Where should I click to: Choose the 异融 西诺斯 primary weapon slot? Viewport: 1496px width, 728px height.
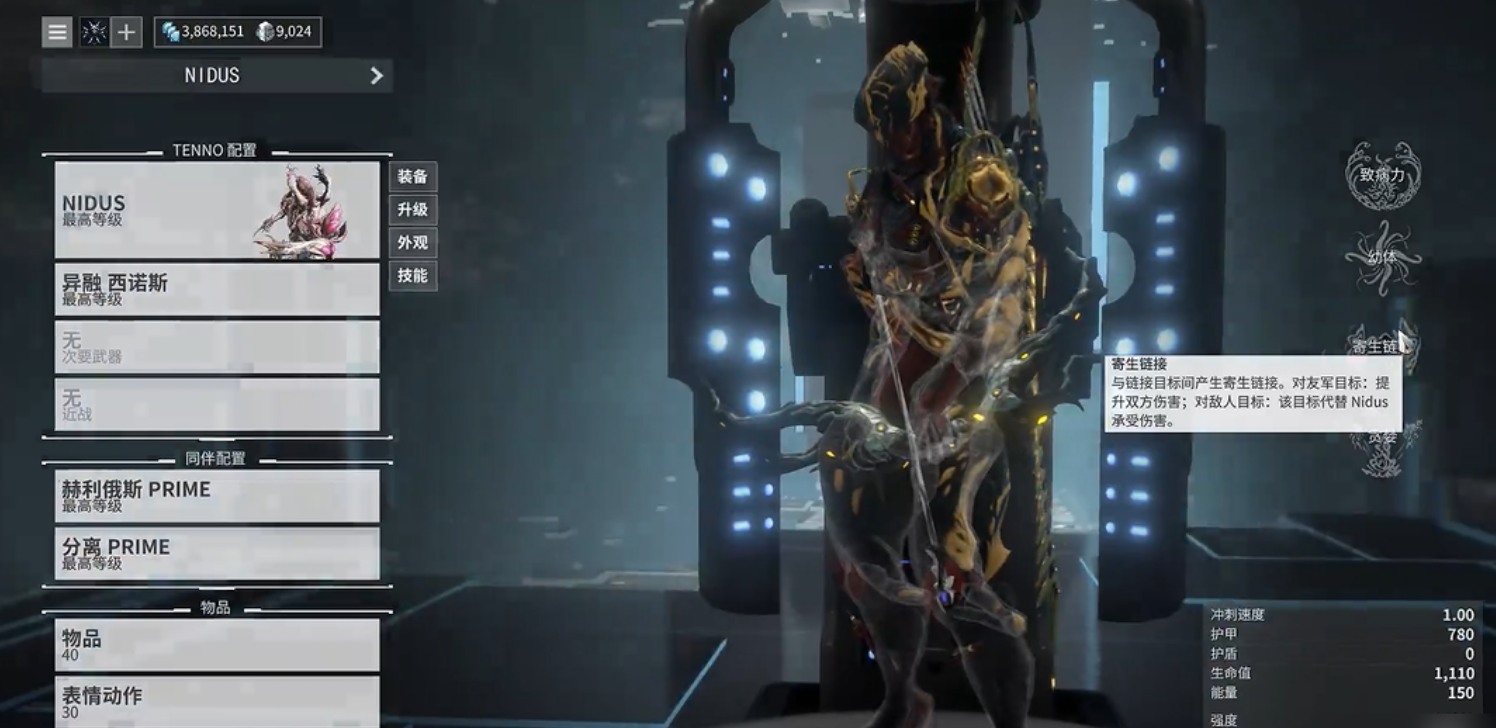[217, 289]
